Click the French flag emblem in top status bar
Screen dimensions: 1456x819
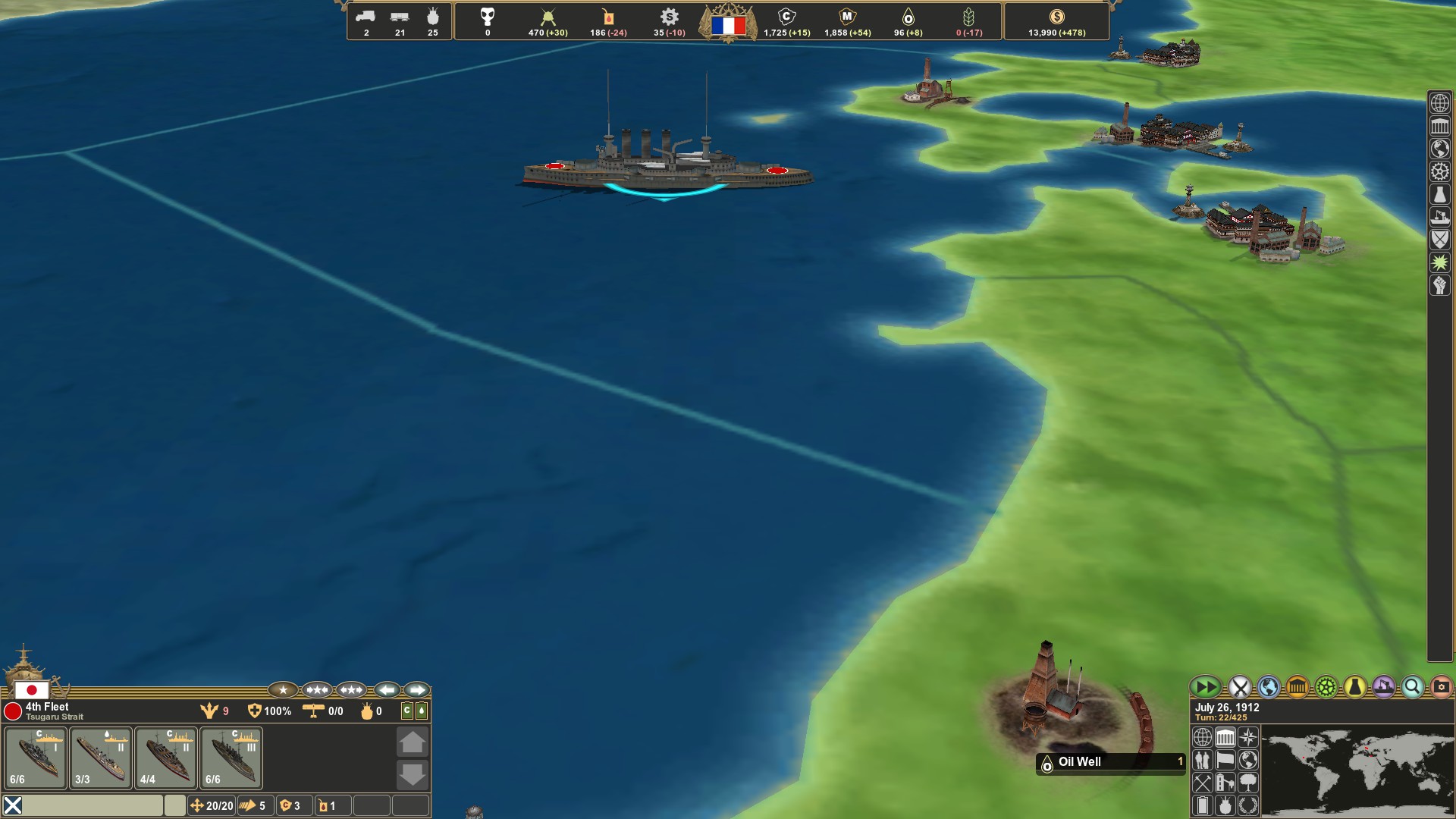click(x=729, y=24)
